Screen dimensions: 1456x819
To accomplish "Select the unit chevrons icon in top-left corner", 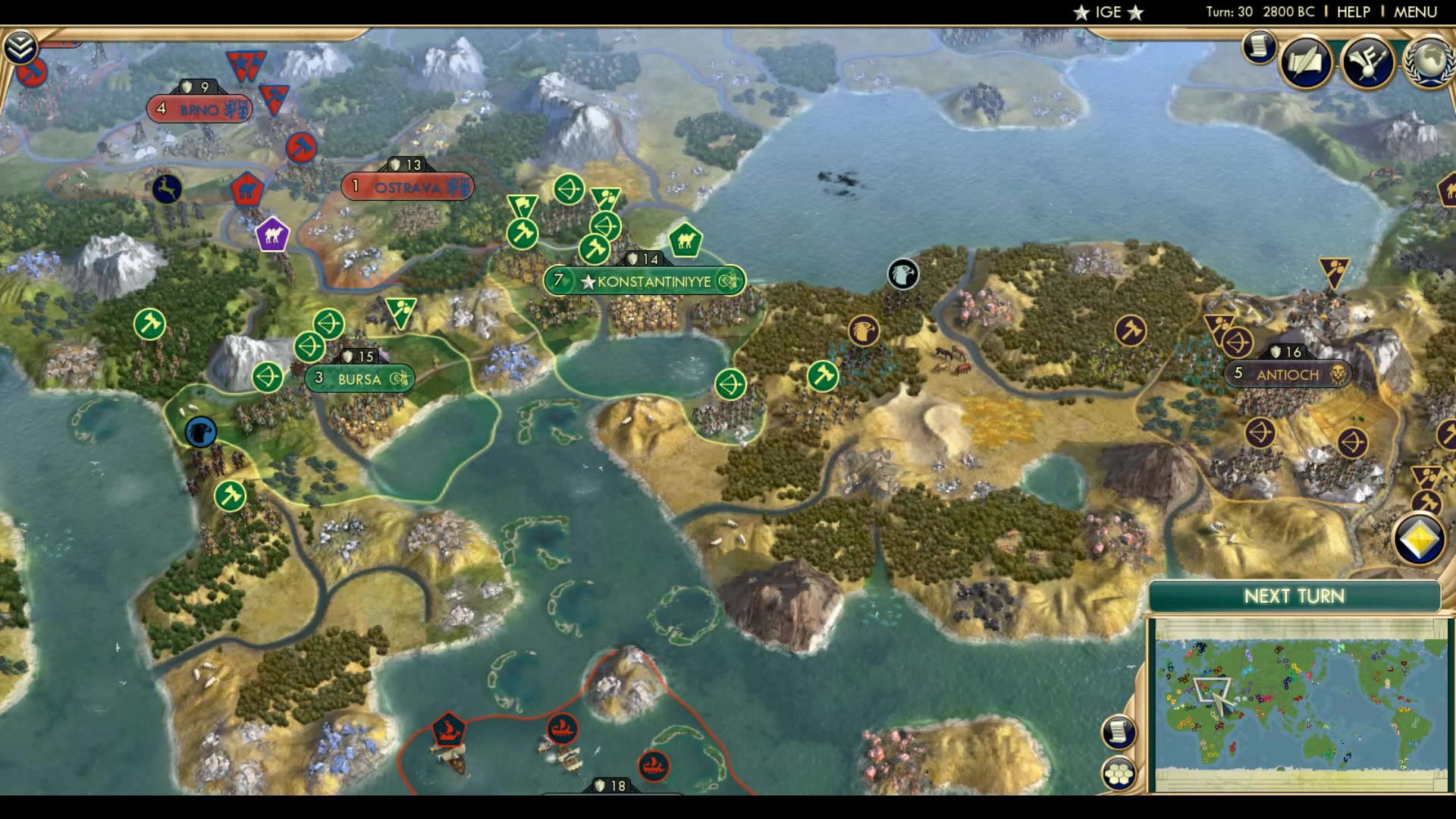I will tap(22, 45).
